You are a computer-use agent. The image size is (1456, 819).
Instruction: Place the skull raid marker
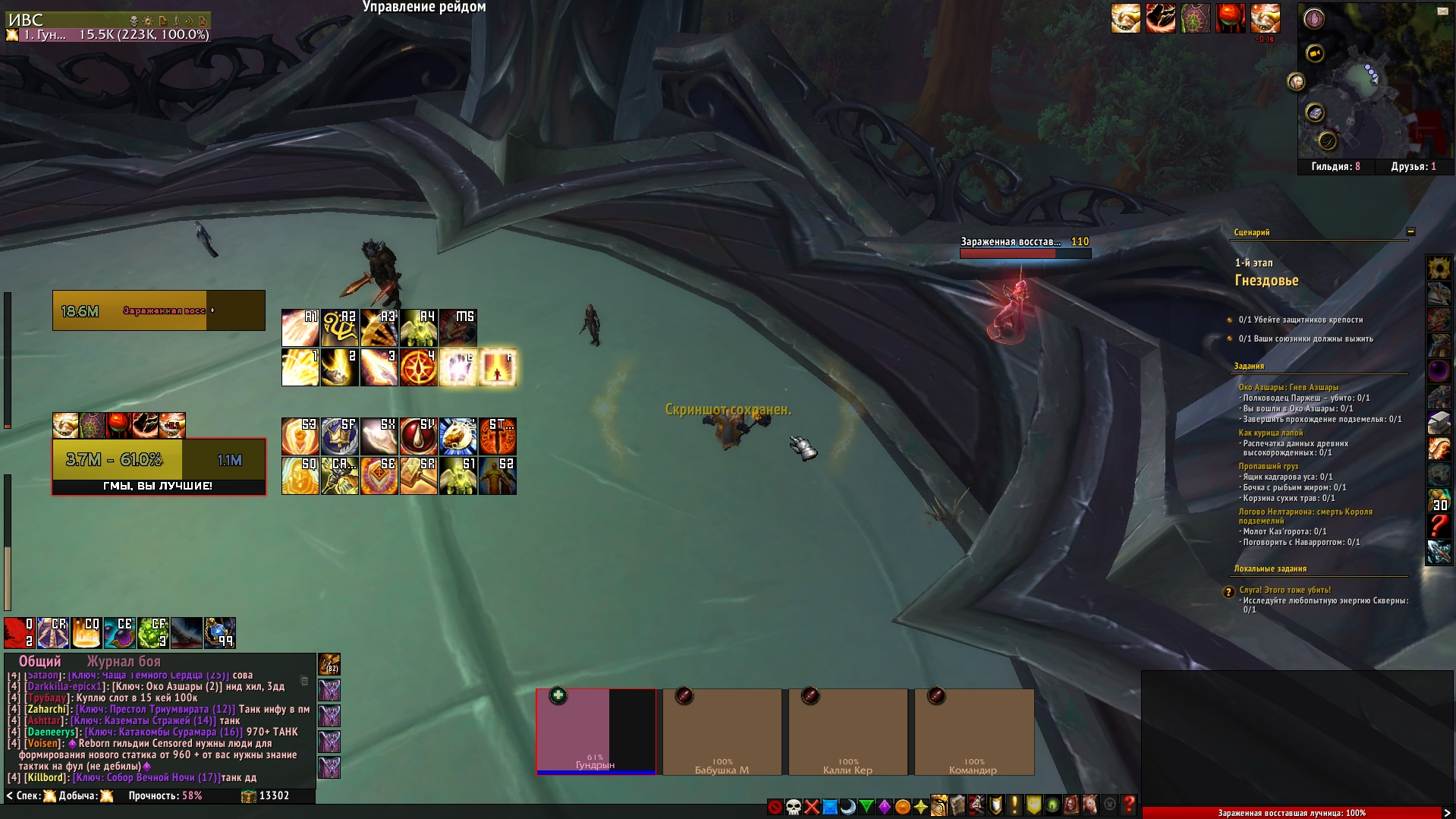(x=793, y=806)
